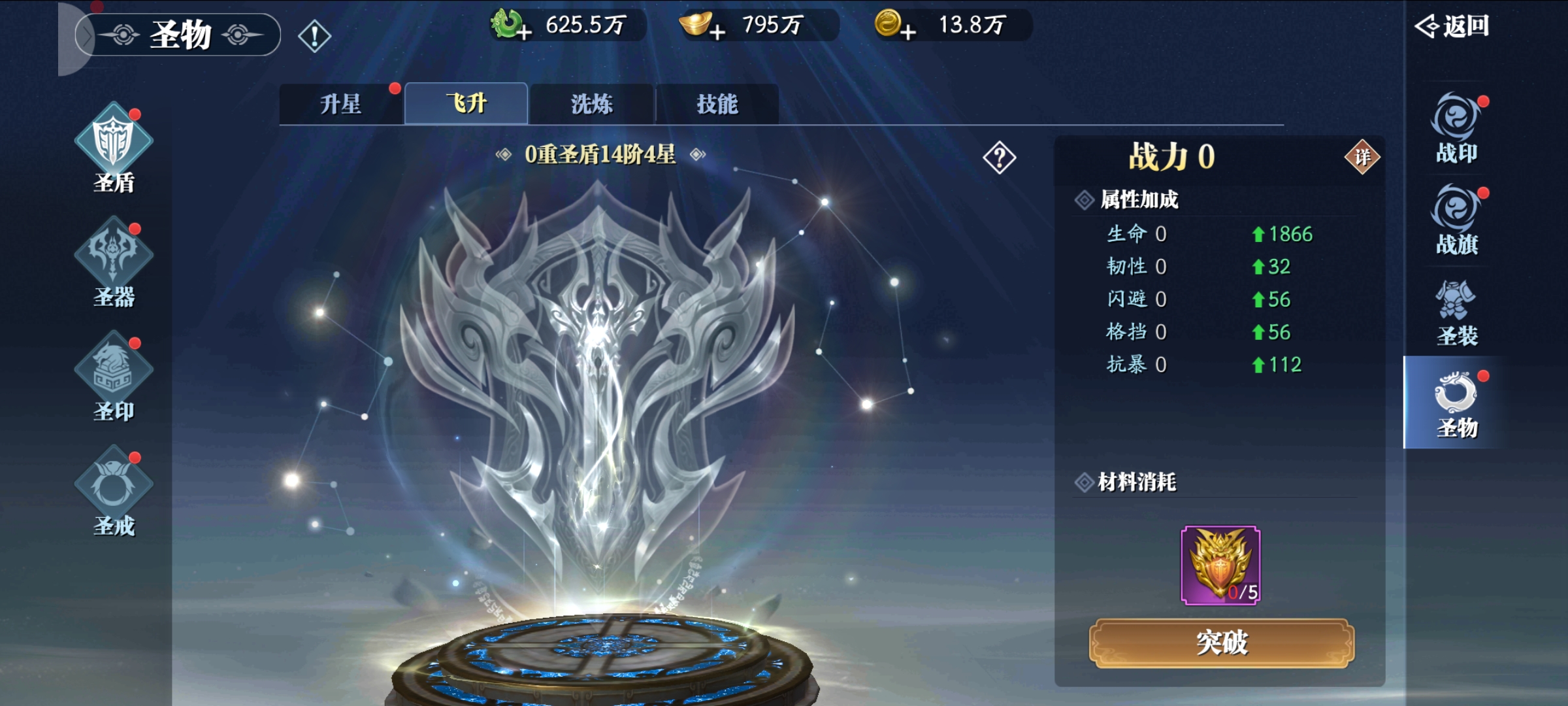
Task: Open the 圣装 holy armor menu
Action: coord(1456,312)
